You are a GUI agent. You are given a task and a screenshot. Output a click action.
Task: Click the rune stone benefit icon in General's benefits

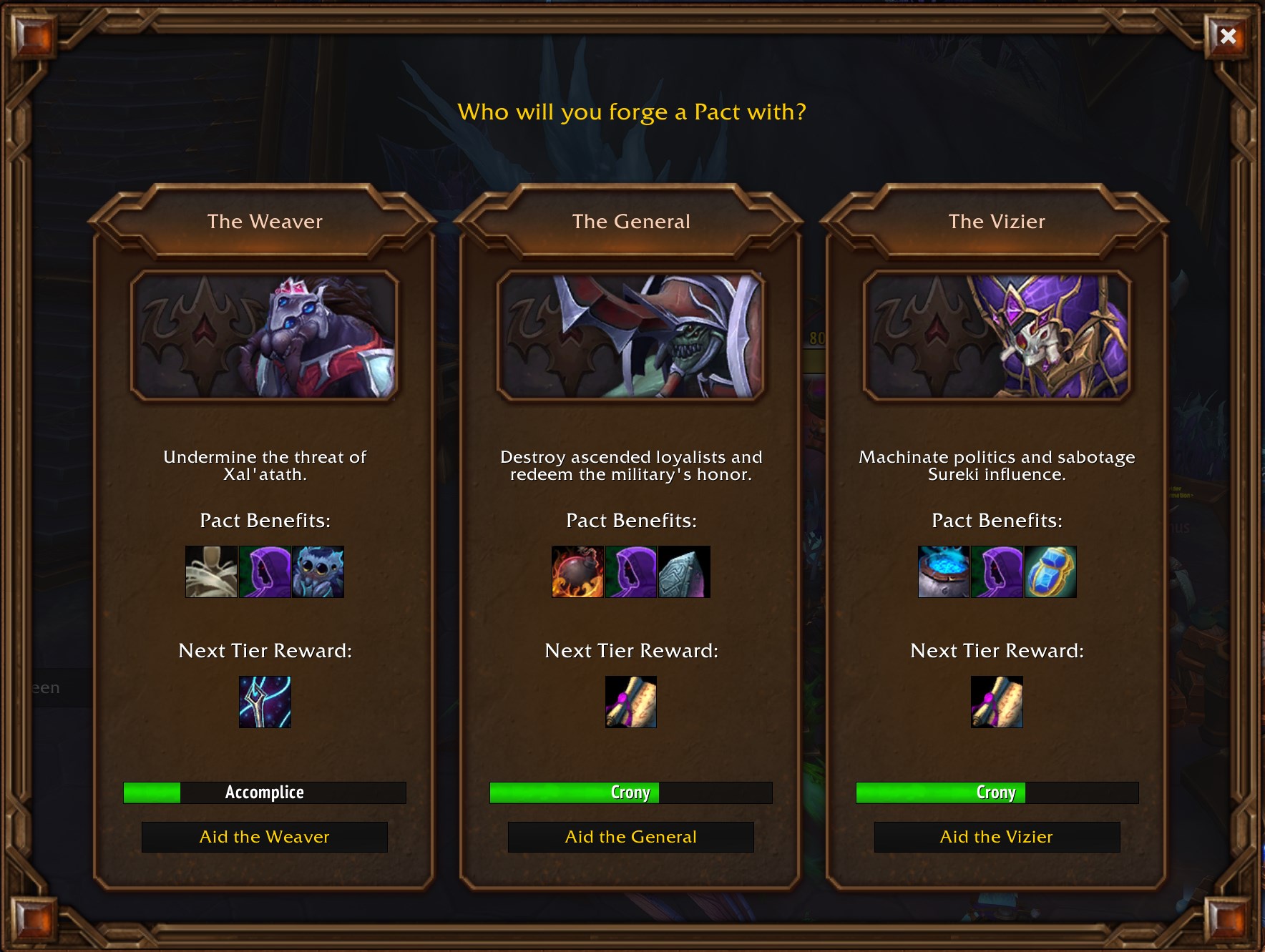tap(684, 571)
